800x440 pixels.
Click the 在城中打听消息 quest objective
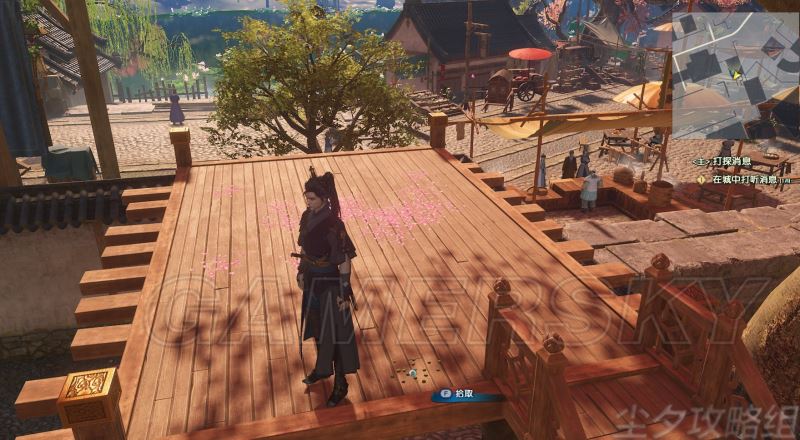tap(744, 180)
